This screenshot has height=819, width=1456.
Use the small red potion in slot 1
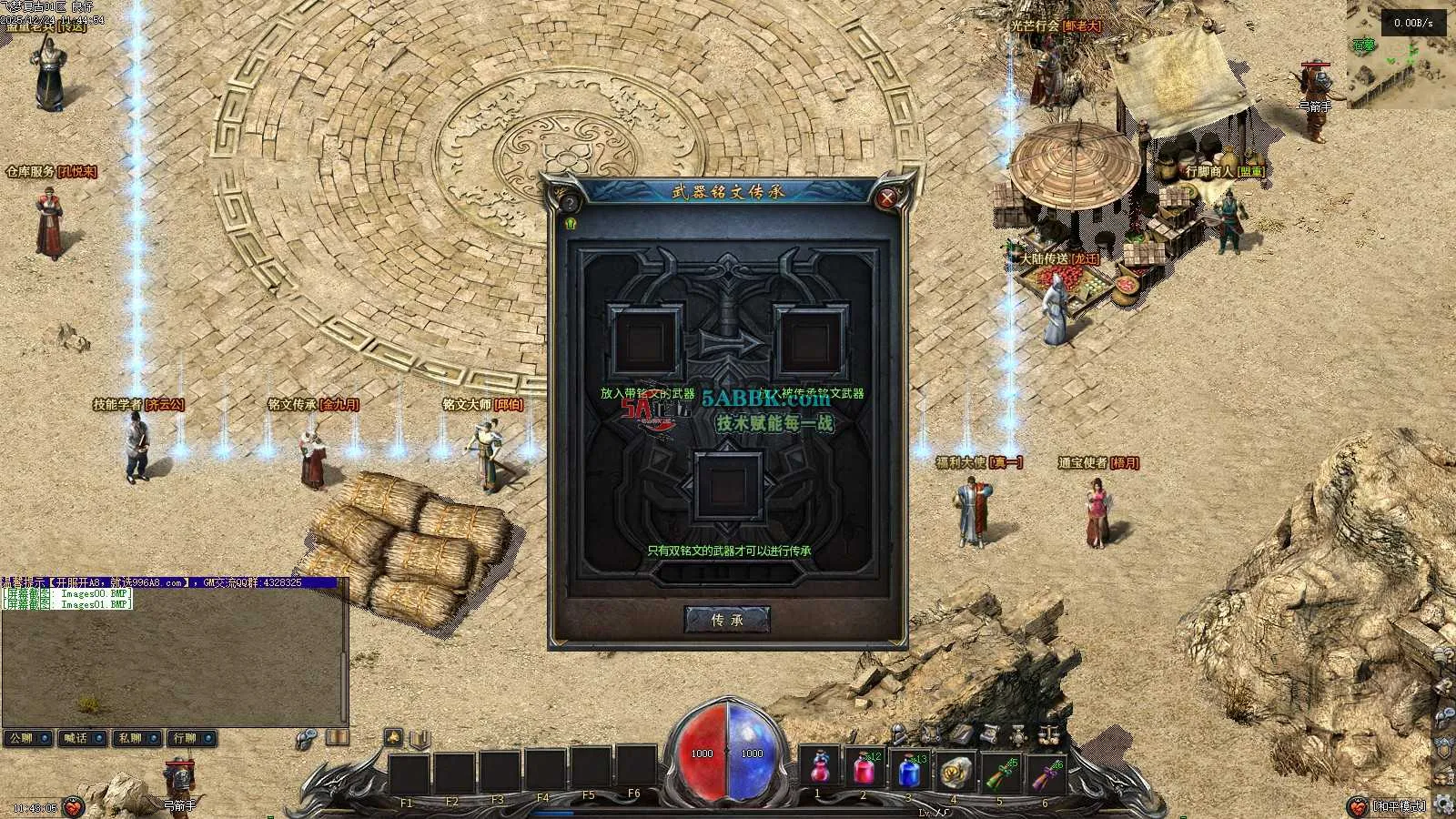click(x=819, y=770)
